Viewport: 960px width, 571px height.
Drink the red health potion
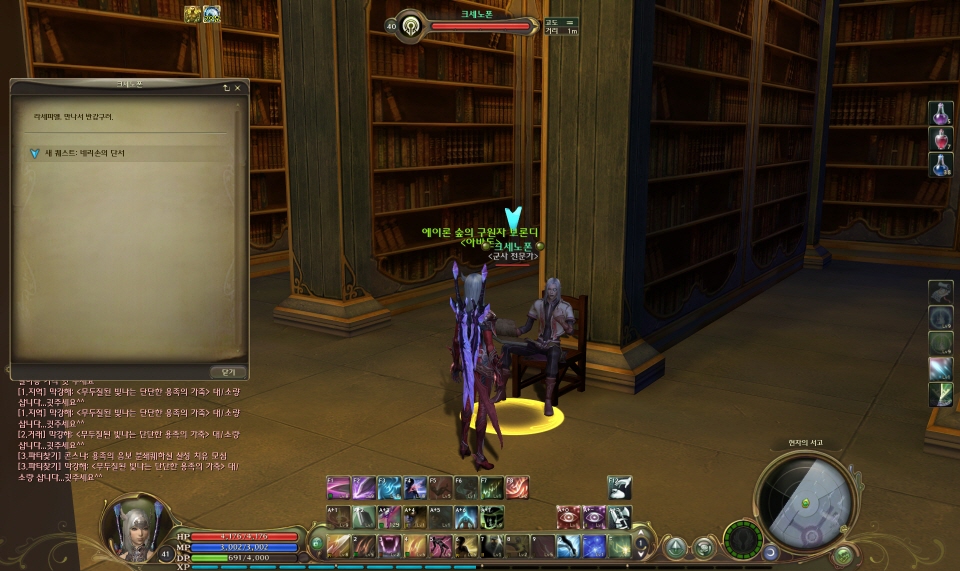pos(941,140)
